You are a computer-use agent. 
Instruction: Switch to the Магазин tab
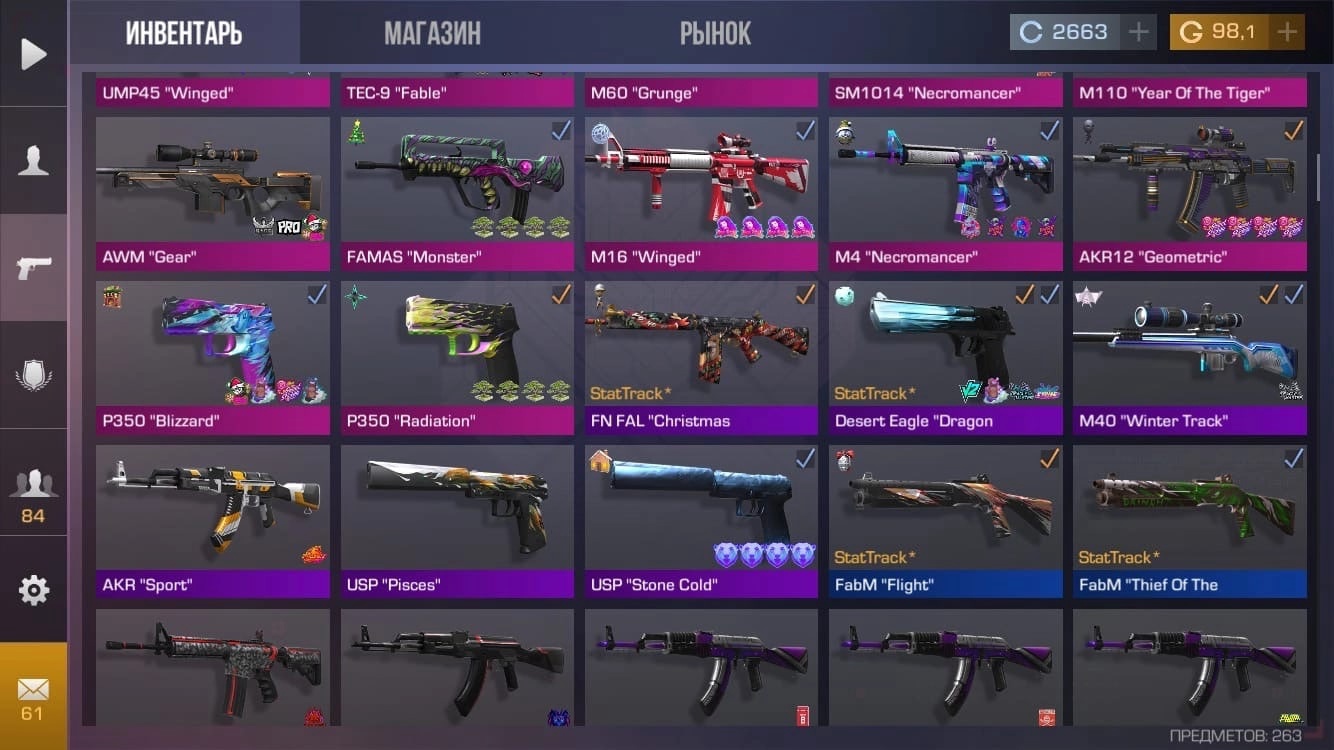(432, 33)
